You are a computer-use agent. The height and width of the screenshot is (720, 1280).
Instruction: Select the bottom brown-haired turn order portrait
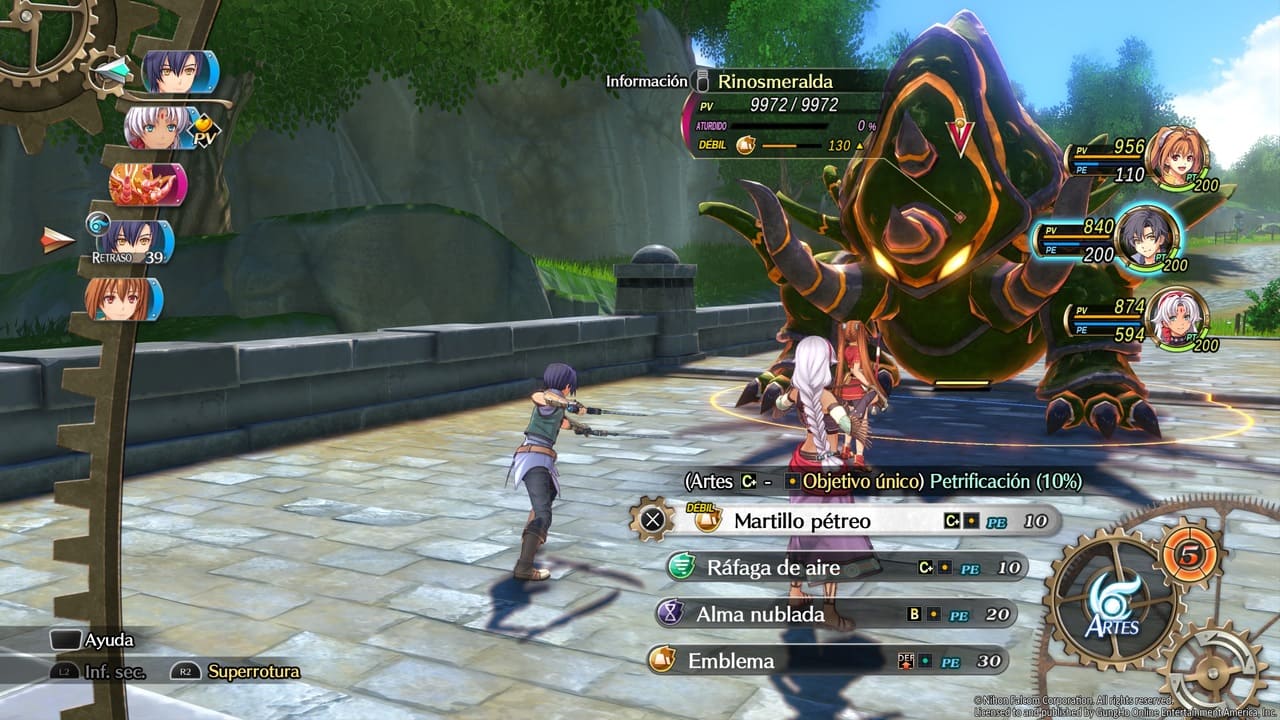pos(122,299)
